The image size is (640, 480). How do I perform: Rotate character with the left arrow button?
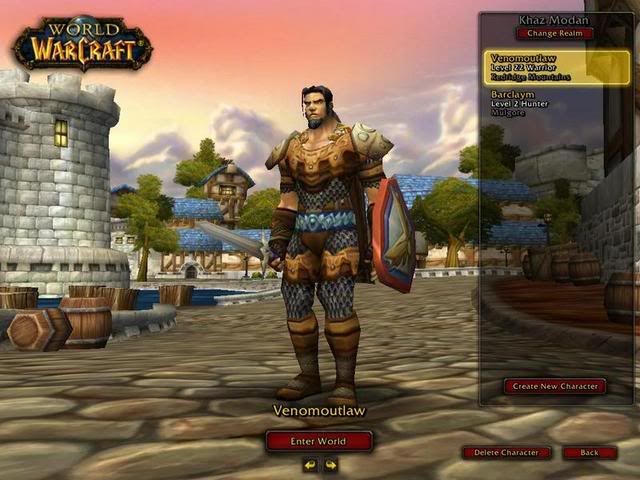[310, 465]
